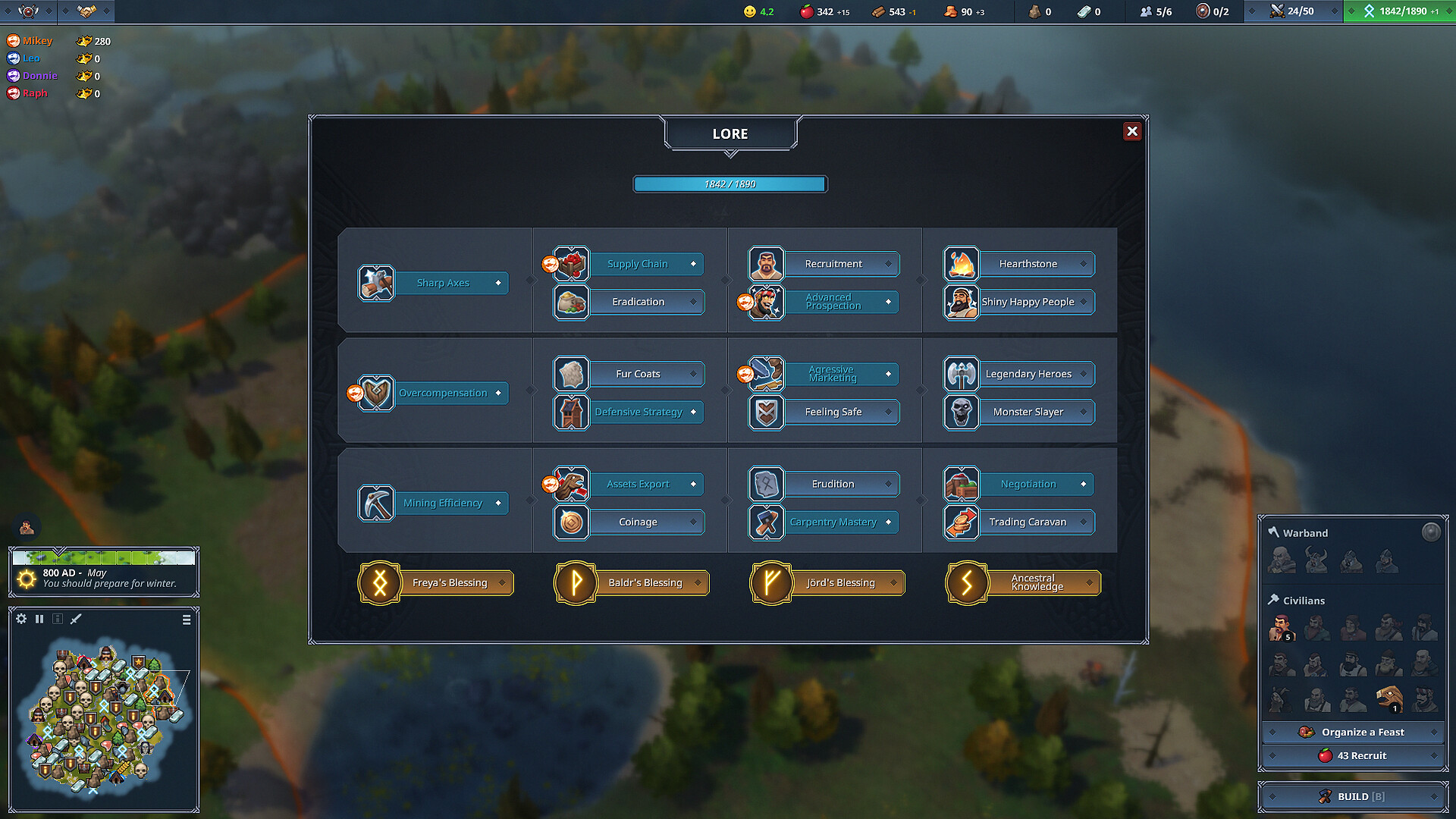The width and height of the screenshot is (1456, 819).
Task: Select the Eradication lore
Action: pyautogui.click(x=638, y=302)
